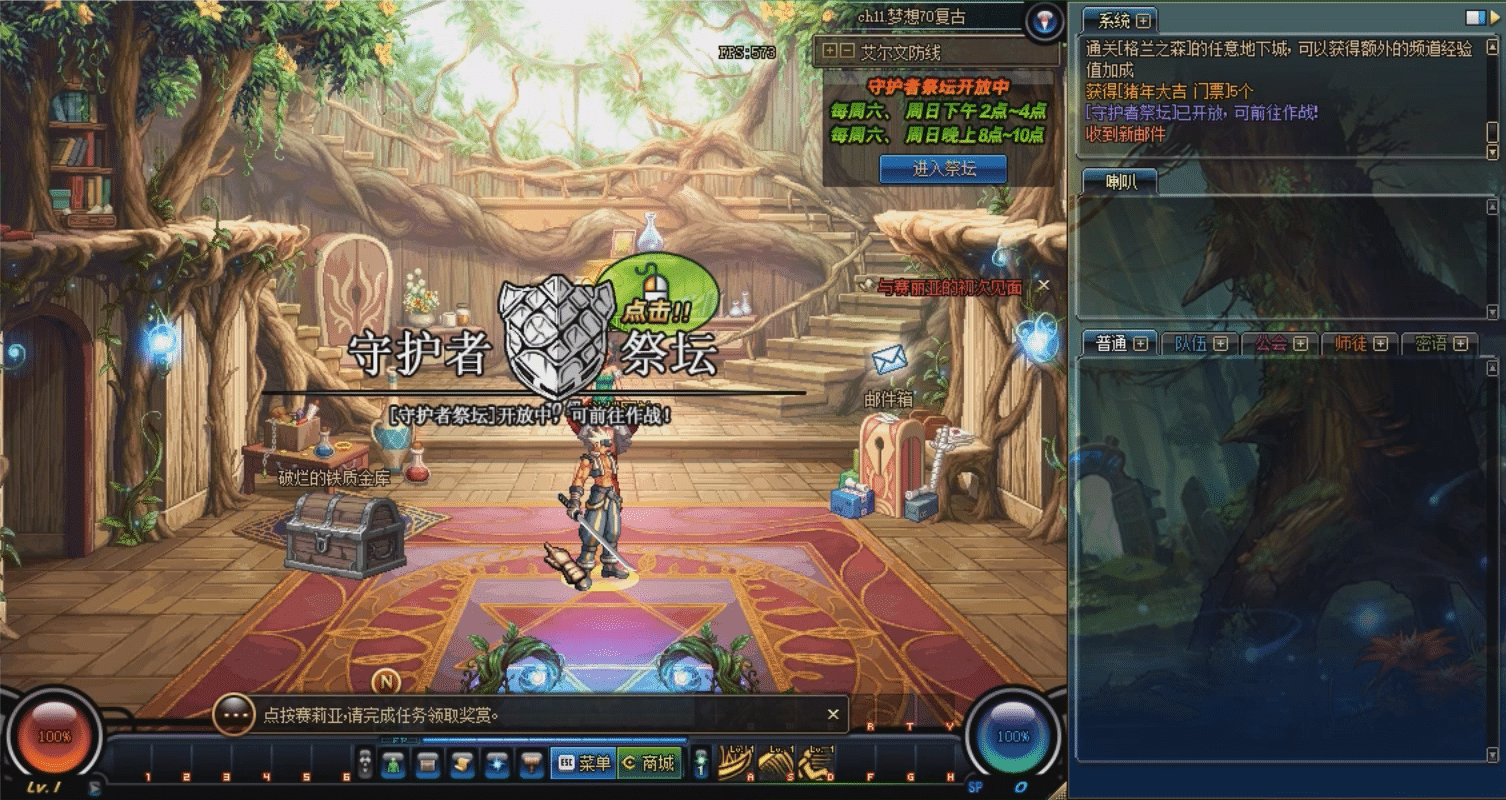The height and width of the screenshot is (800, 1506).
Task: Open skills via the star icon on the toolbar
Action: point(497,762)
